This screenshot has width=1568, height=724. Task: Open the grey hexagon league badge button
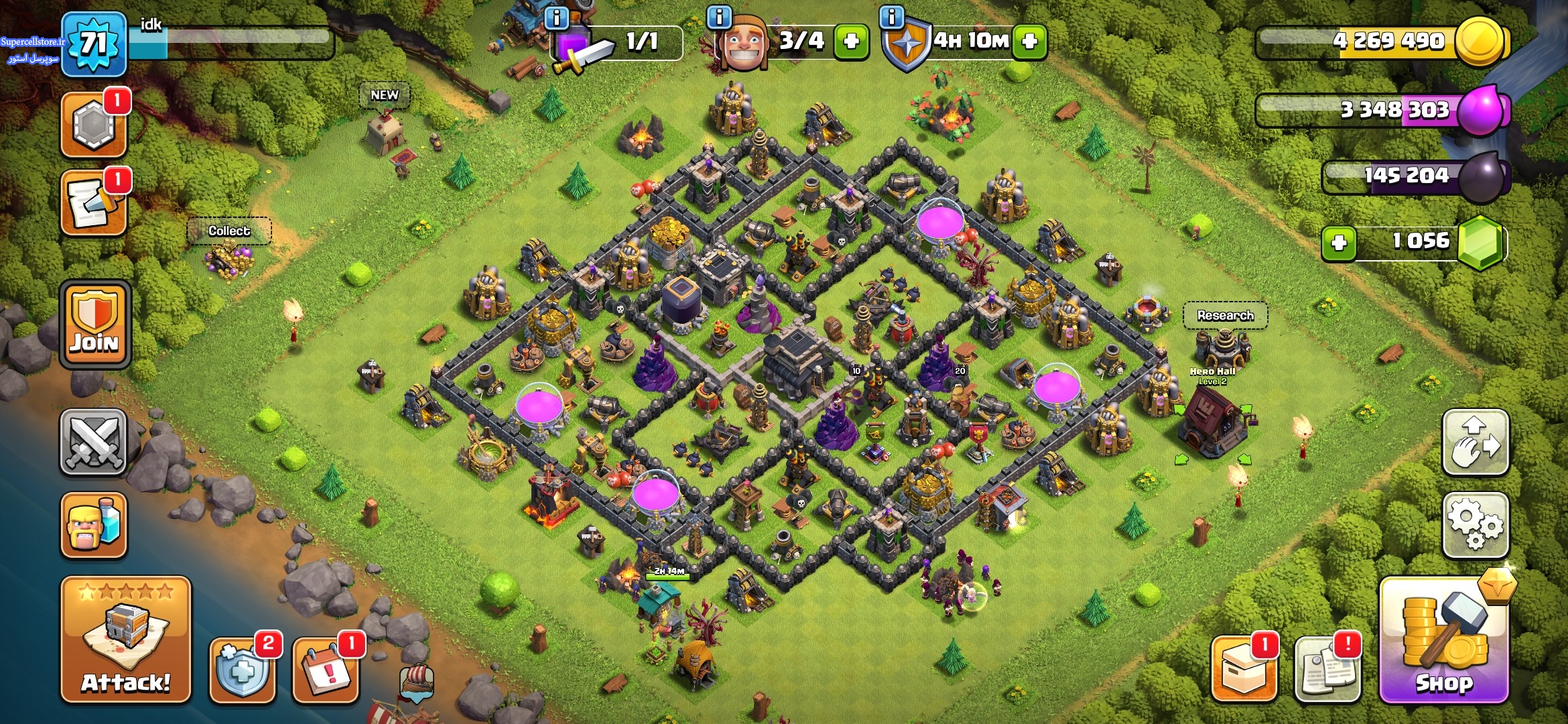click(94, 125)
